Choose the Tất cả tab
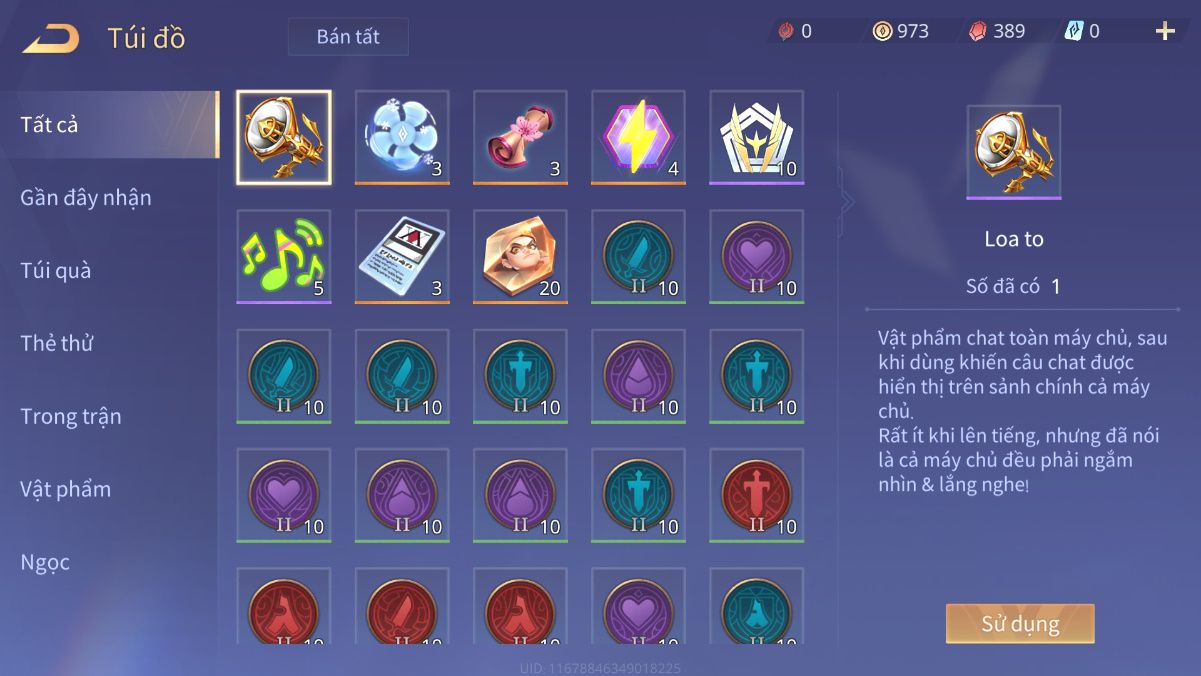 coord(50,125)
